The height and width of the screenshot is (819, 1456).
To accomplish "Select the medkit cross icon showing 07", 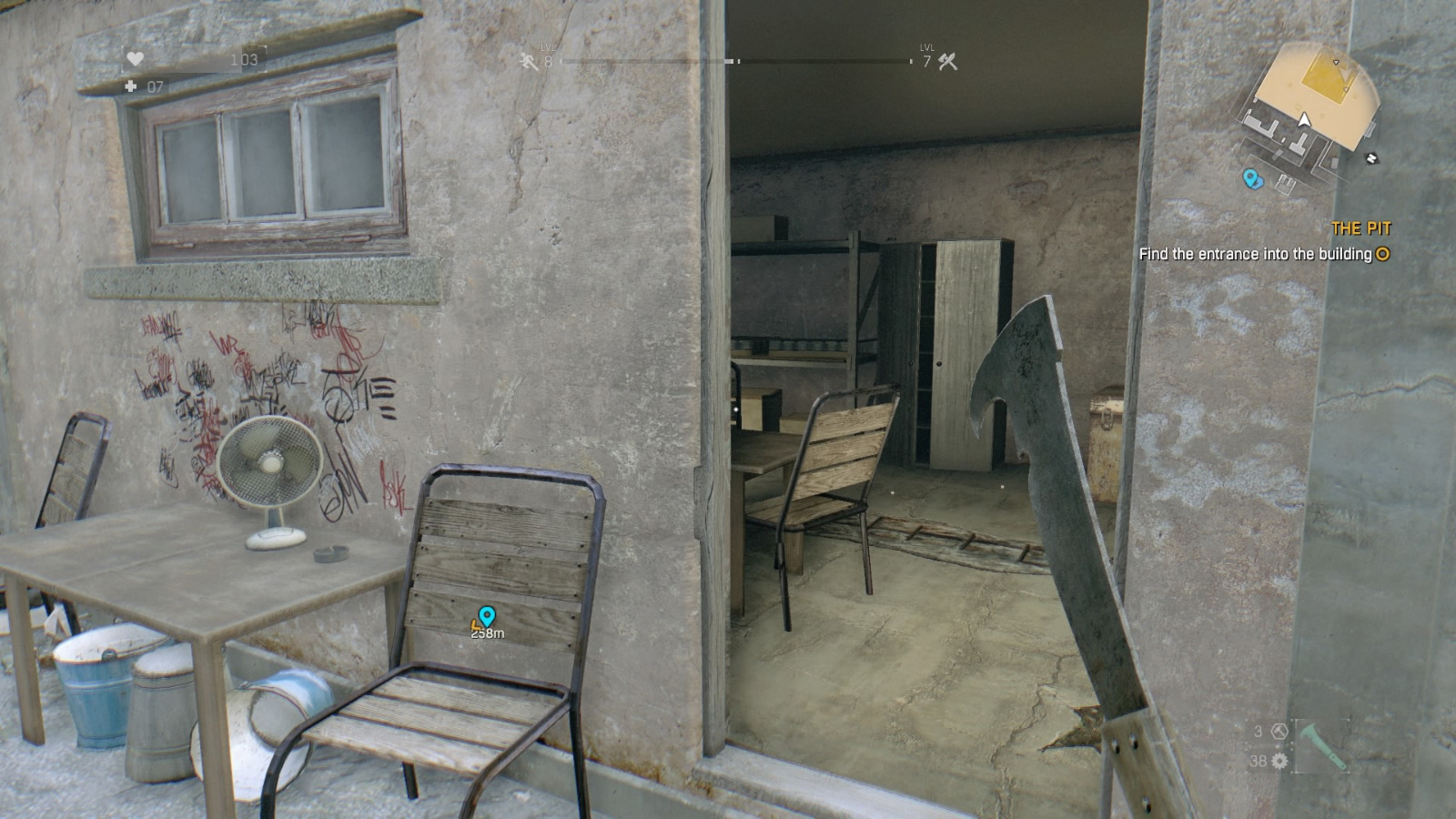I will point(130,87).
